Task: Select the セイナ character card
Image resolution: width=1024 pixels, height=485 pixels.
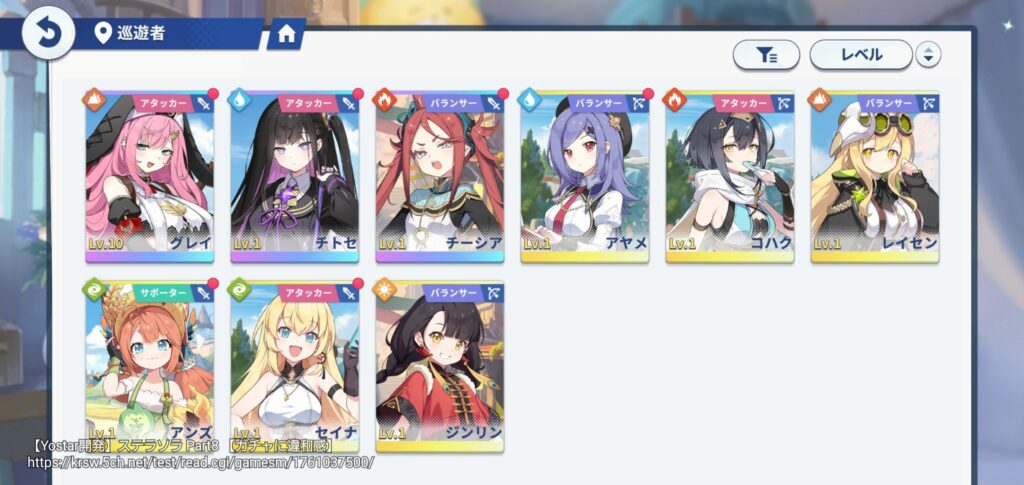Action: click(294, 365)
